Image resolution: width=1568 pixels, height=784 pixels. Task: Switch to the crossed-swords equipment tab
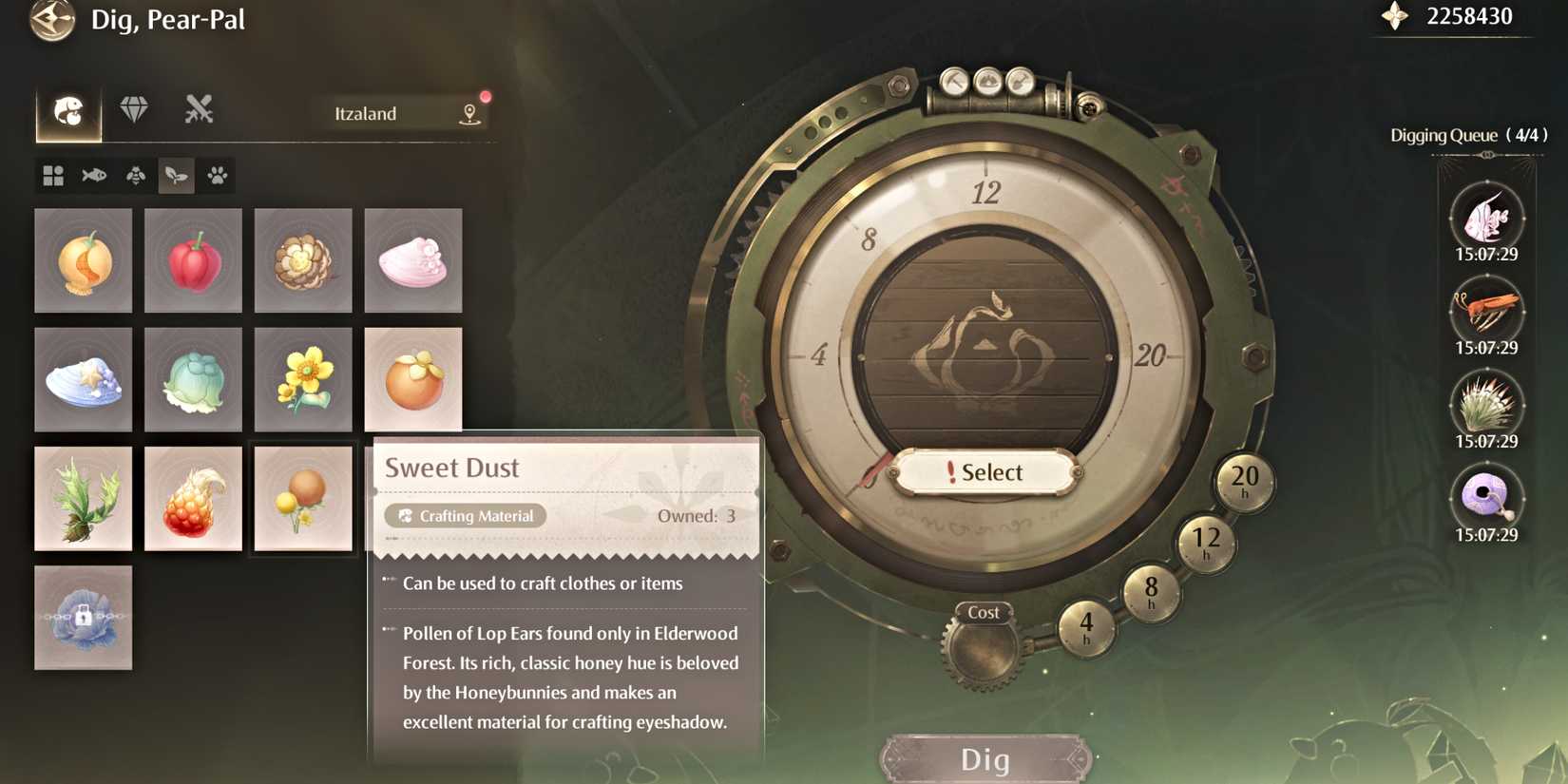tap(197, 110)
